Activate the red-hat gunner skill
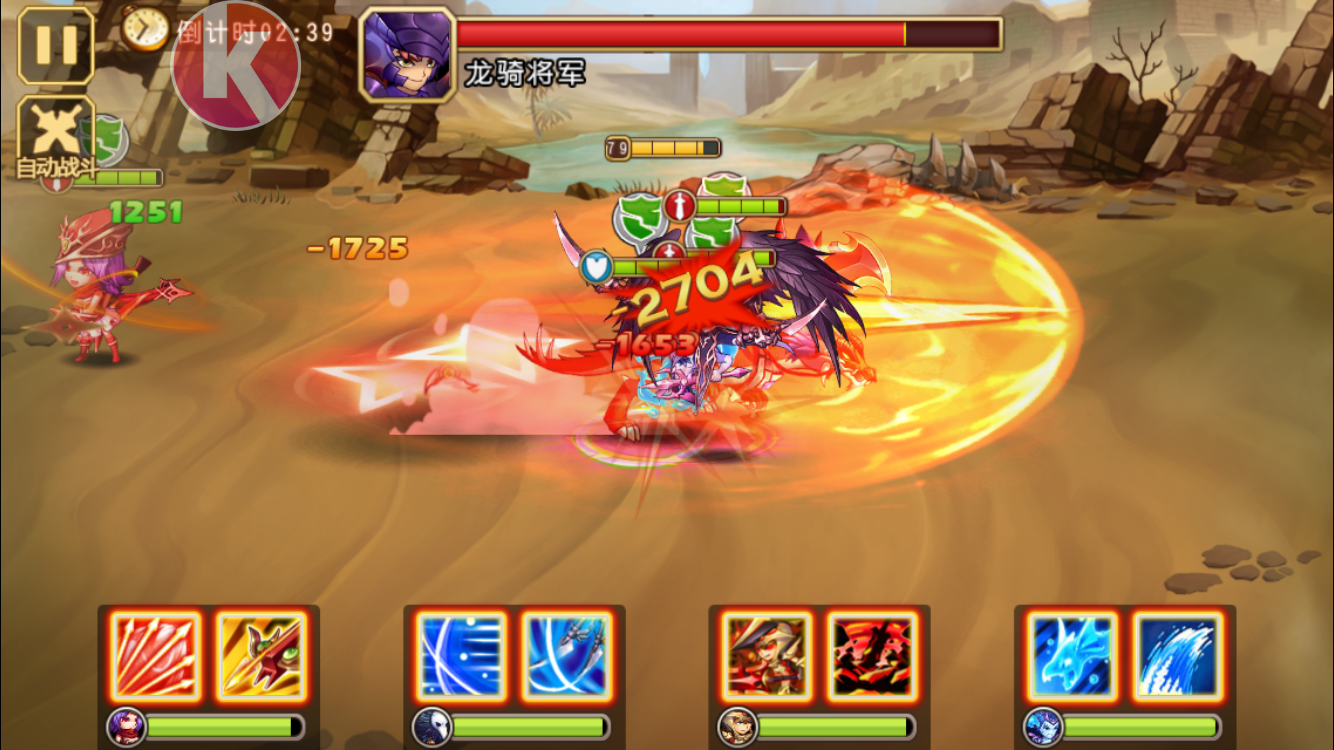1334x750 pixels. click(767, 655)
